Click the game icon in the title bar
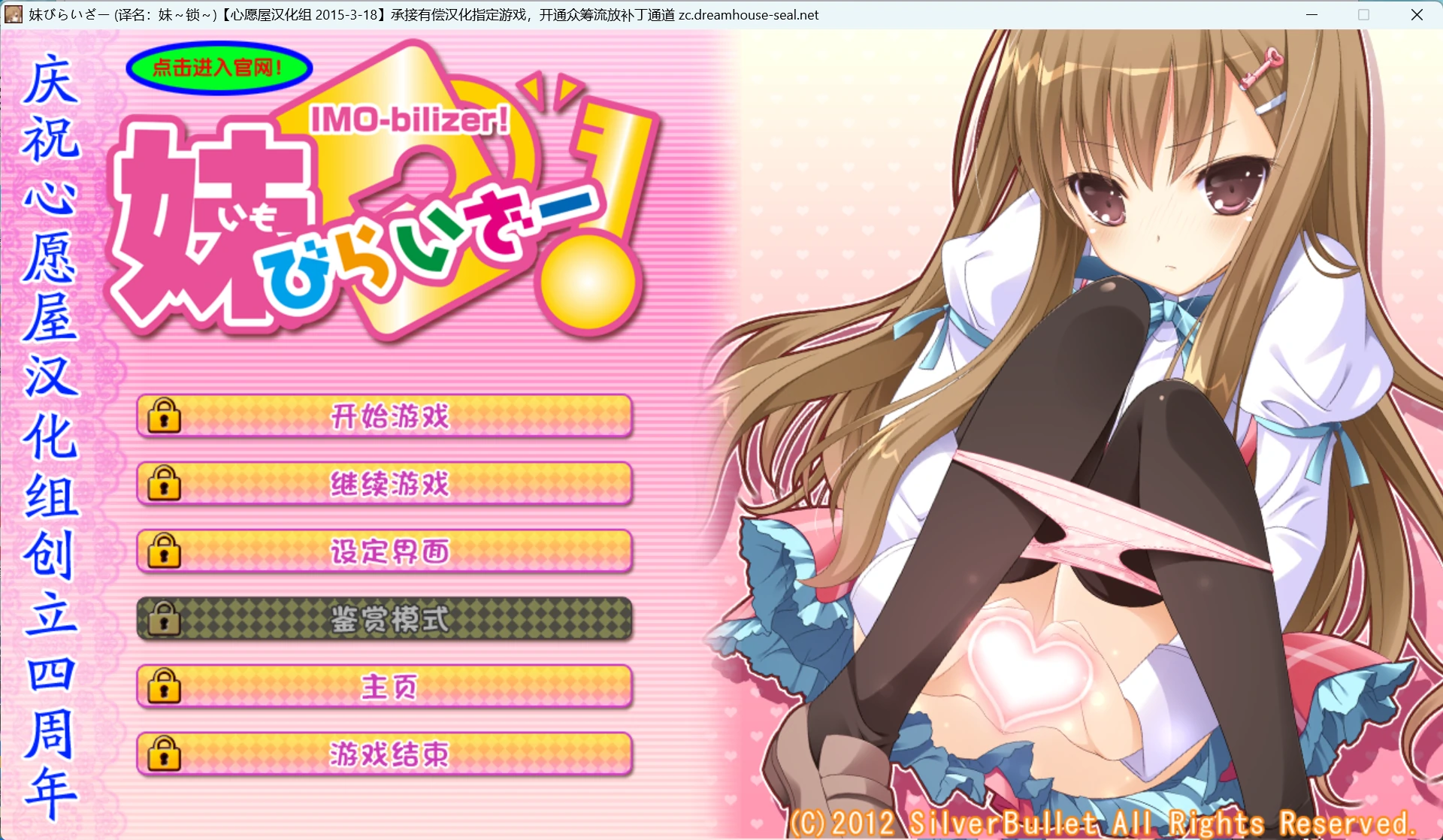Screen dimensions: 1443x840 pyautogui.click(x=14, y=14)
